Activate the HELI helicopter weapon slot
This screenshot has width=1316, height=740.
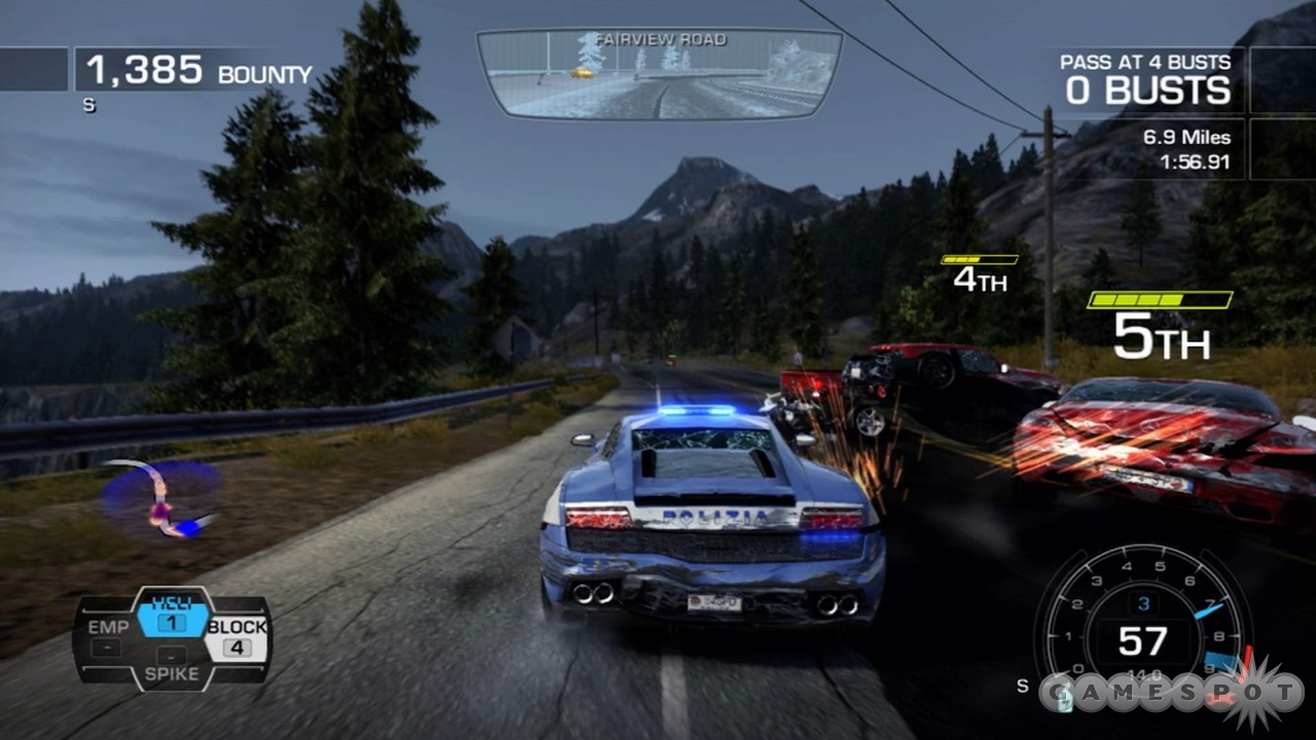pos(171,613)
